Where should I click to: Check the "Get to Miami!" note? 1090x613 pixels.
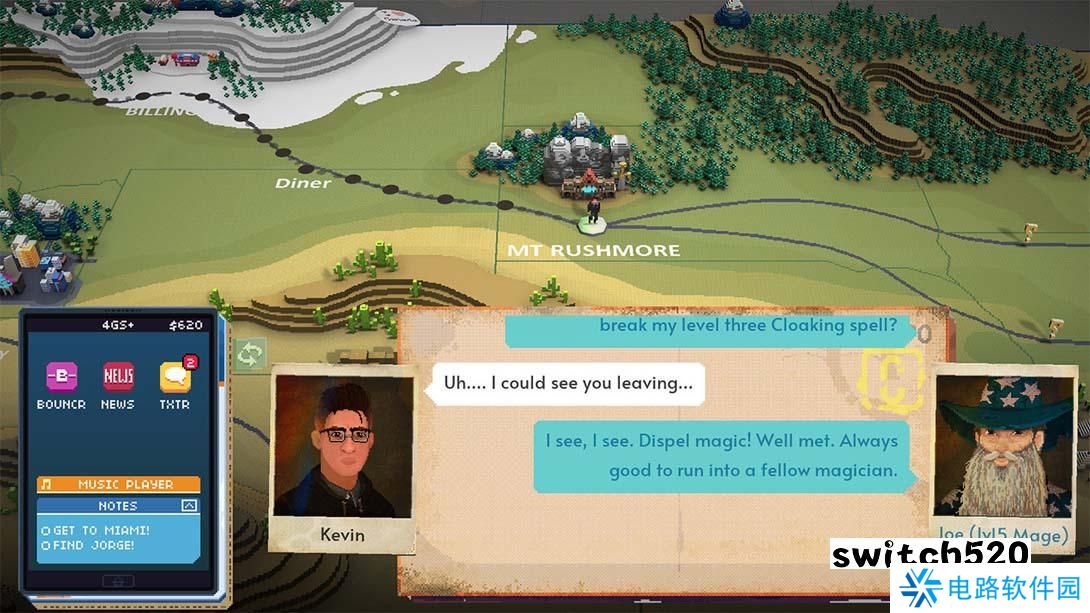46,530
